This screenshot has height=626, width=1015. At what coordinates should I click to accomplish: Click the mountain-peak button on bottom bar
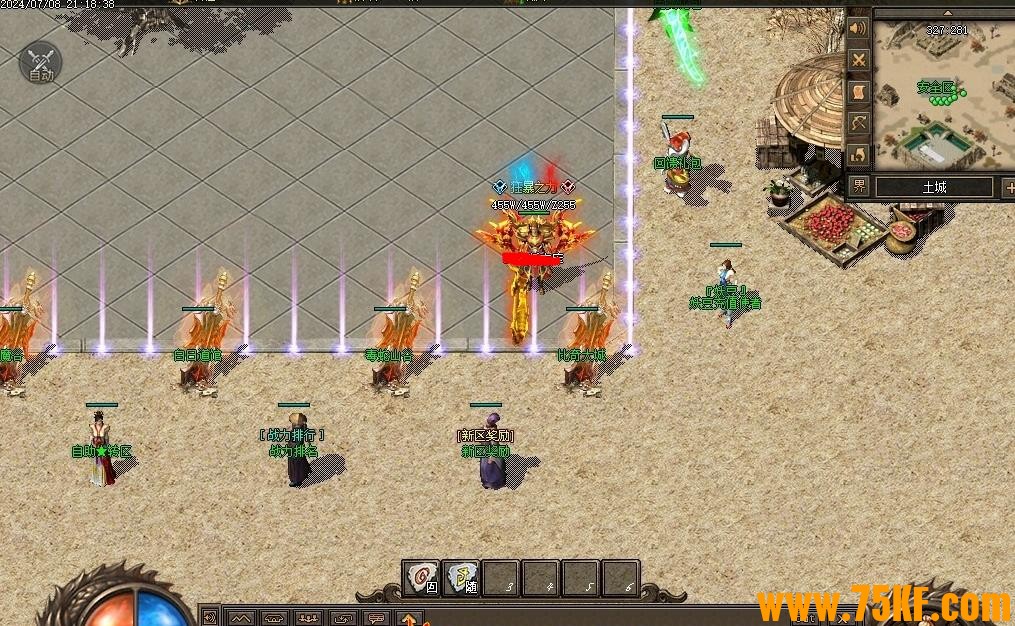pos(241,618)
